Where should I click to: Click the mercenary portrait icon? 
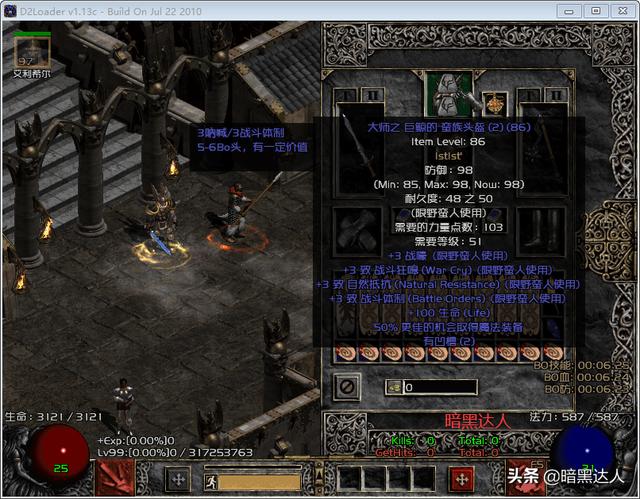click(30, 45)
